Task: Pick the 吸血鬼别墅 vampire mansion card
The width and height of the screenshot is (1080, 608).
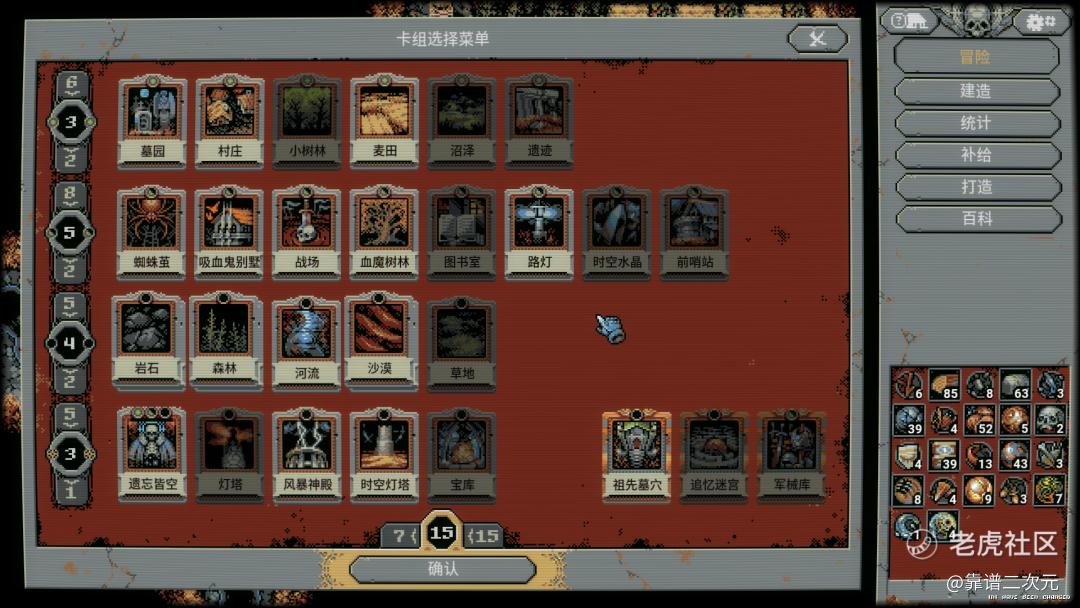Action: [x=230, y=232]
